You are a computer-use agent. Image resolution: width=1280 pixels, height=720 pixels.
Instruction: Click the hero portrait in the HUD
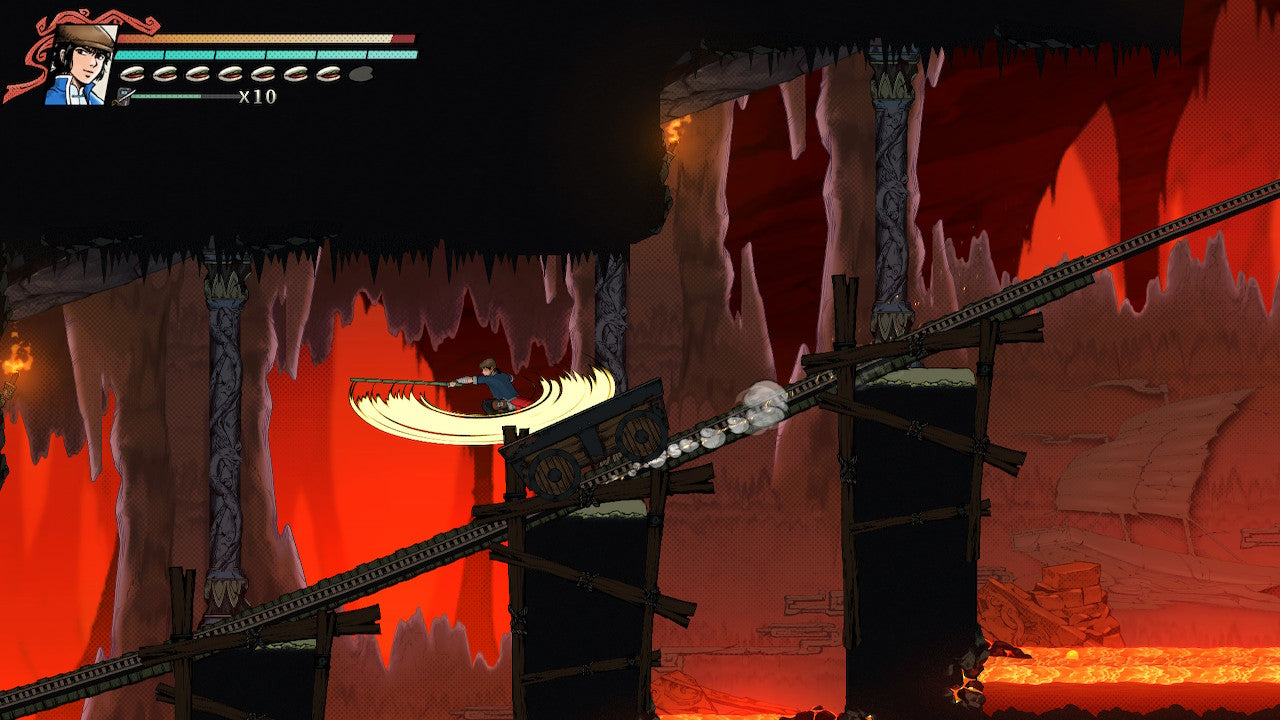[78, 64]
